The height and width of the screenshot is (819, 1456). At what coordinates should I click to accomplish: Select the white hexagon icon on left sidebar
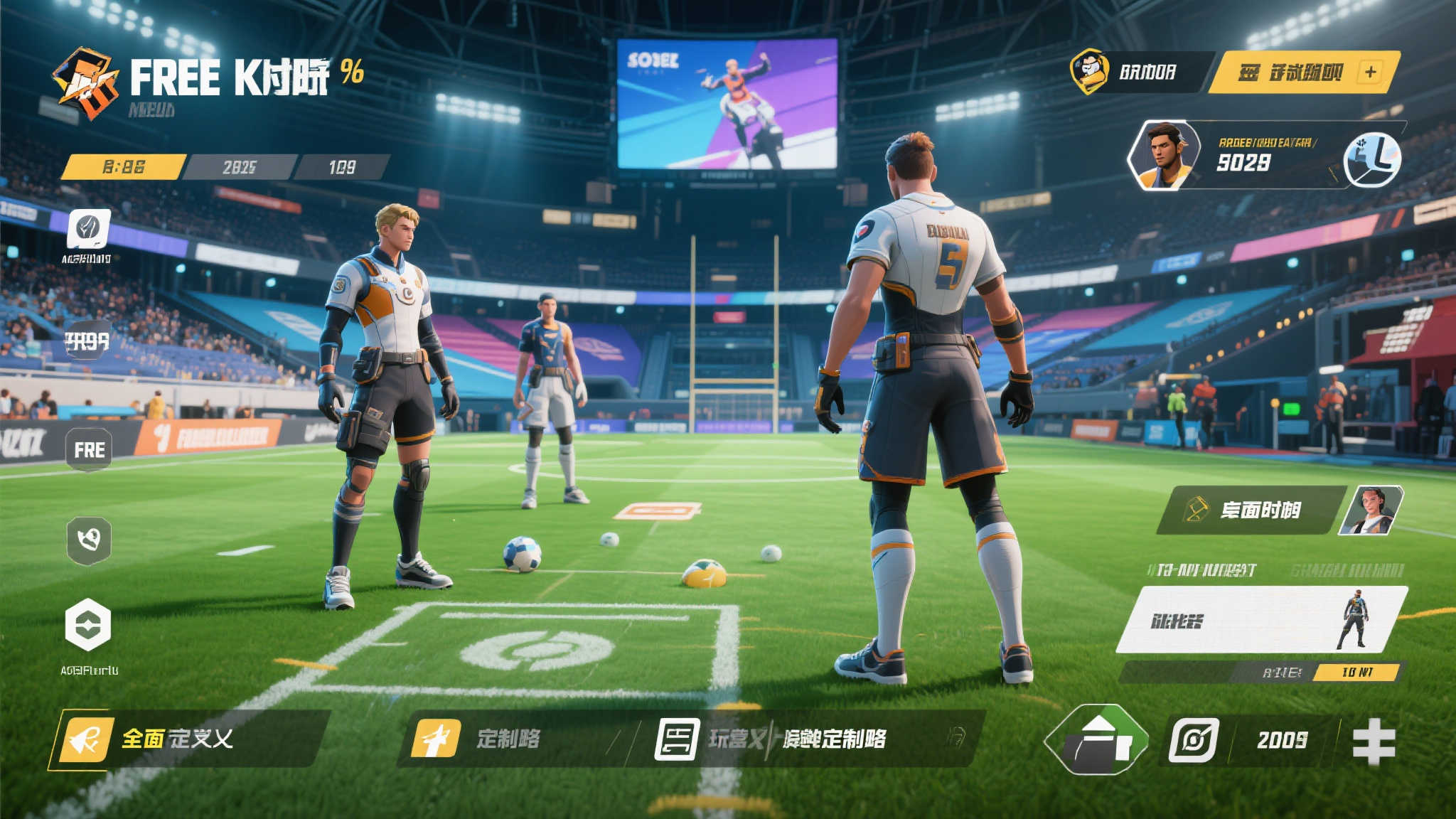[x=88, y=625]
